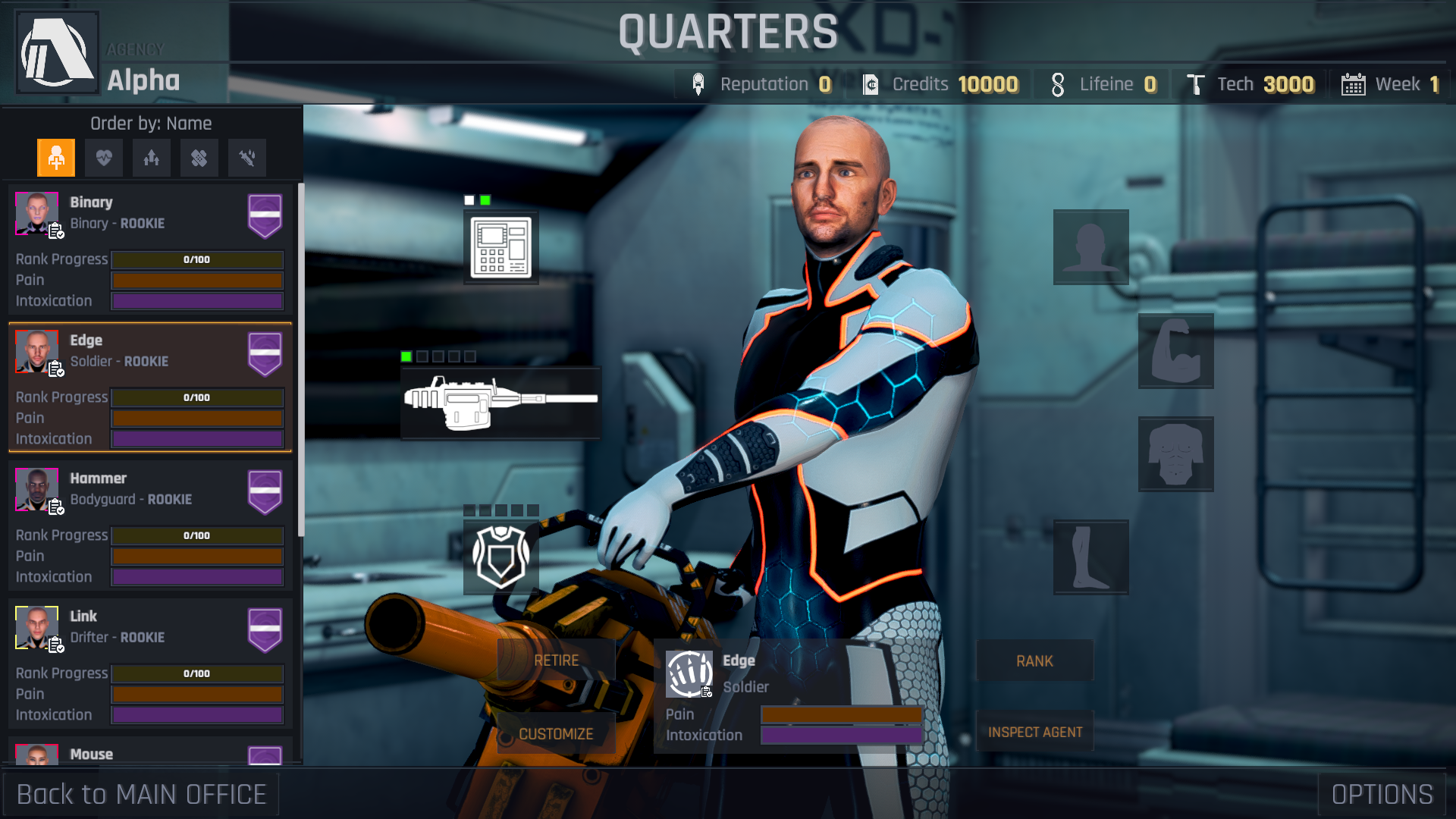1456x819 pixels.
Task: Select agent Edge in the roster
Action: tap(149, 388)
